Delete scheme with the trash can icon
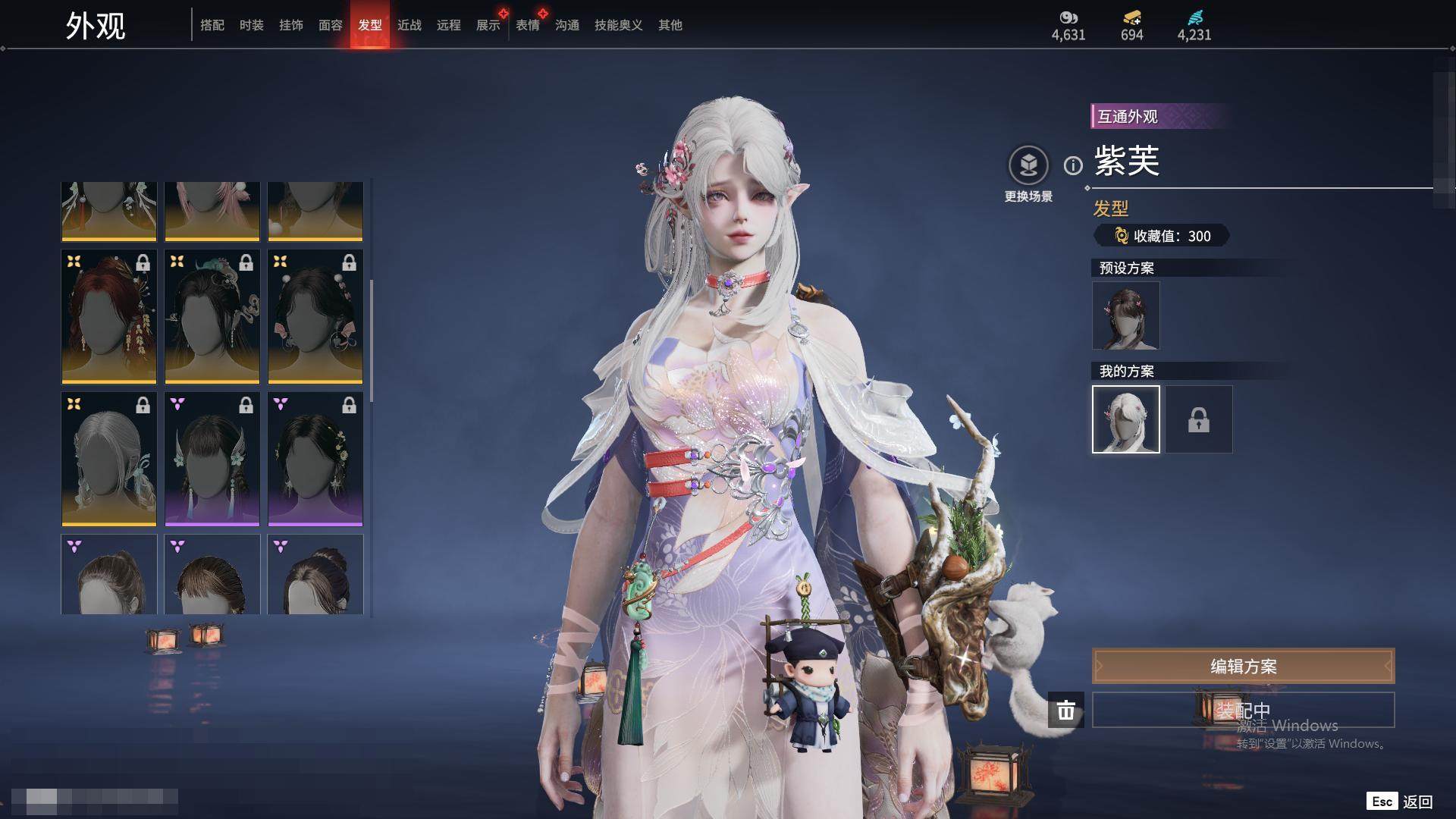 (1066, 710)
